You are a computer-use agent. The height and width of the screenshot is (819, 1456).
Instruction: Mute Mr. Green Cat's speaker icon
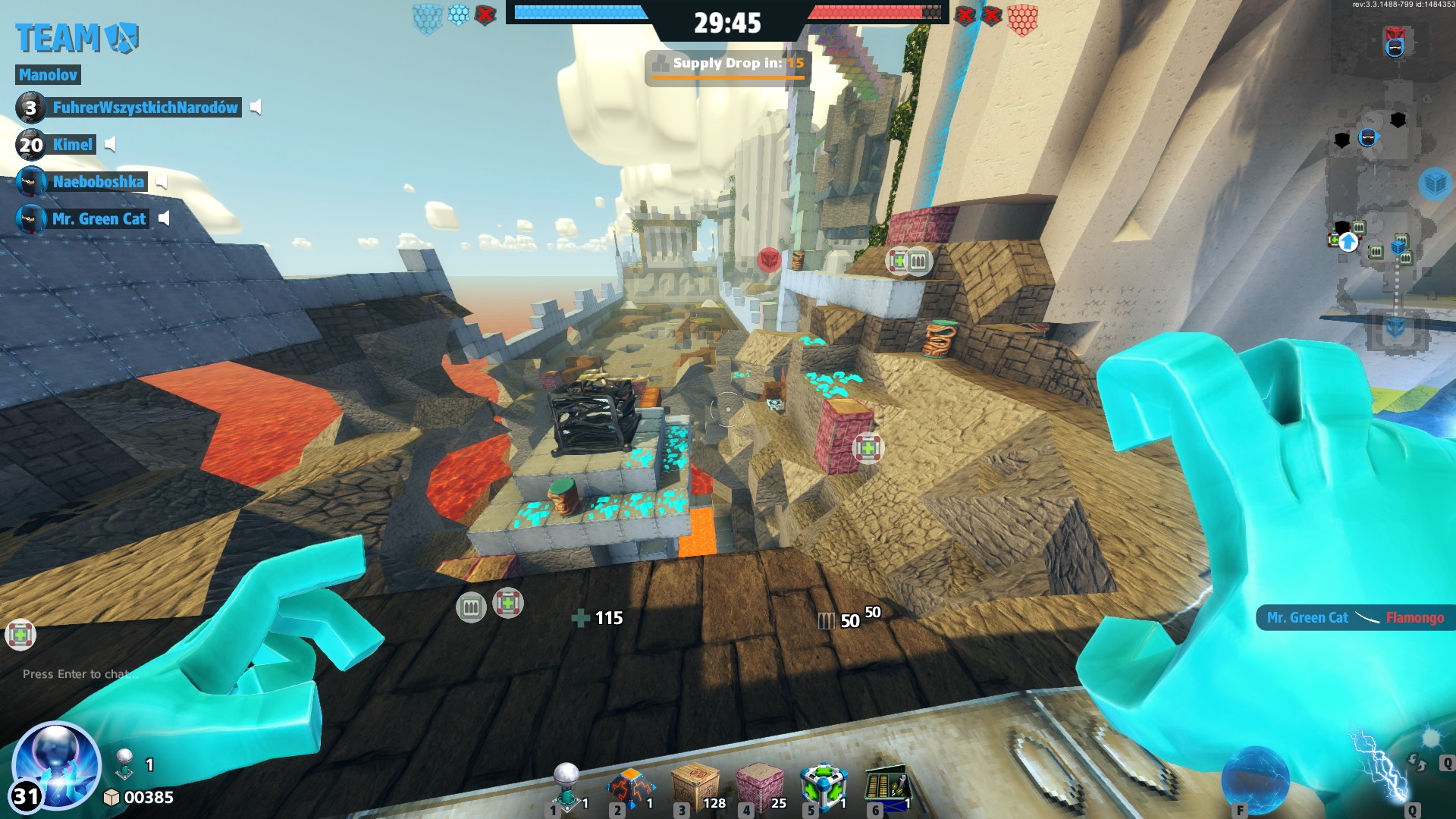[165, 219]
